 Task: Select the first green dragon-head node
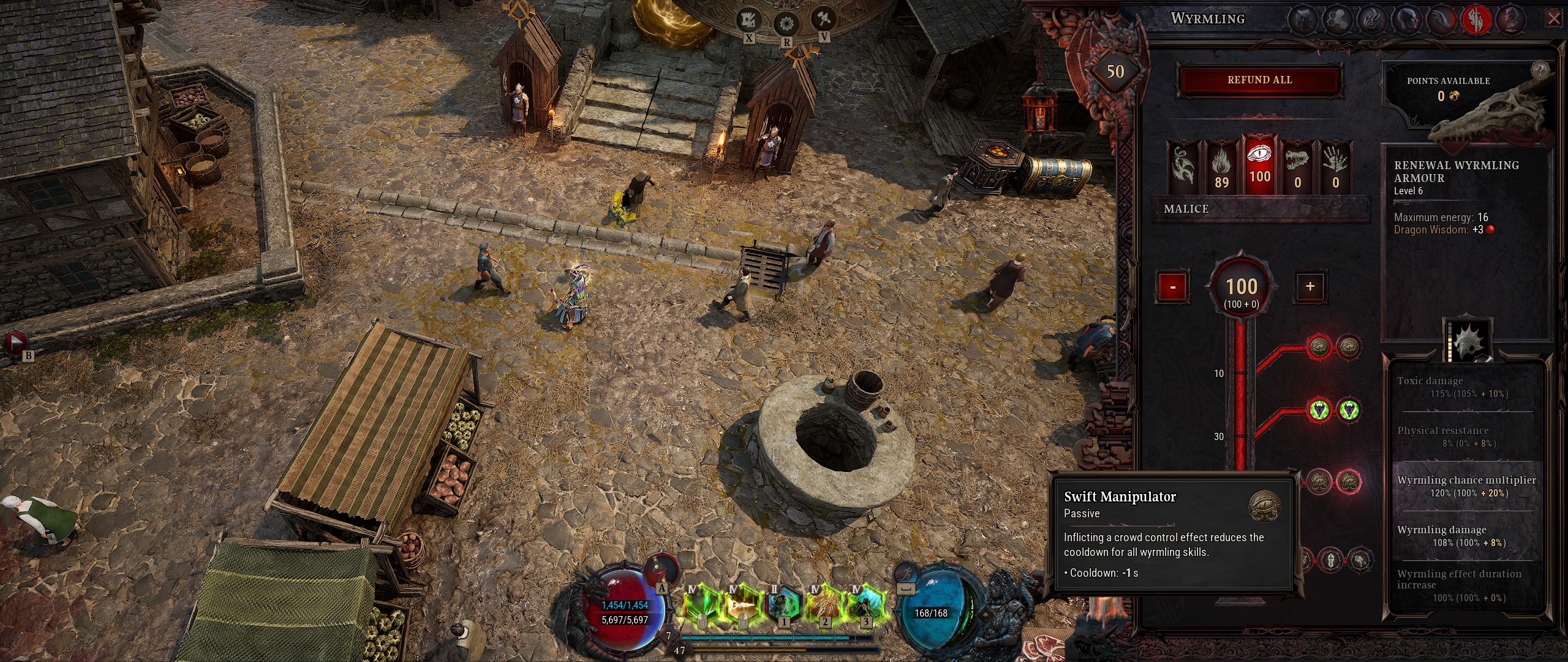(x=1319, y=410)
